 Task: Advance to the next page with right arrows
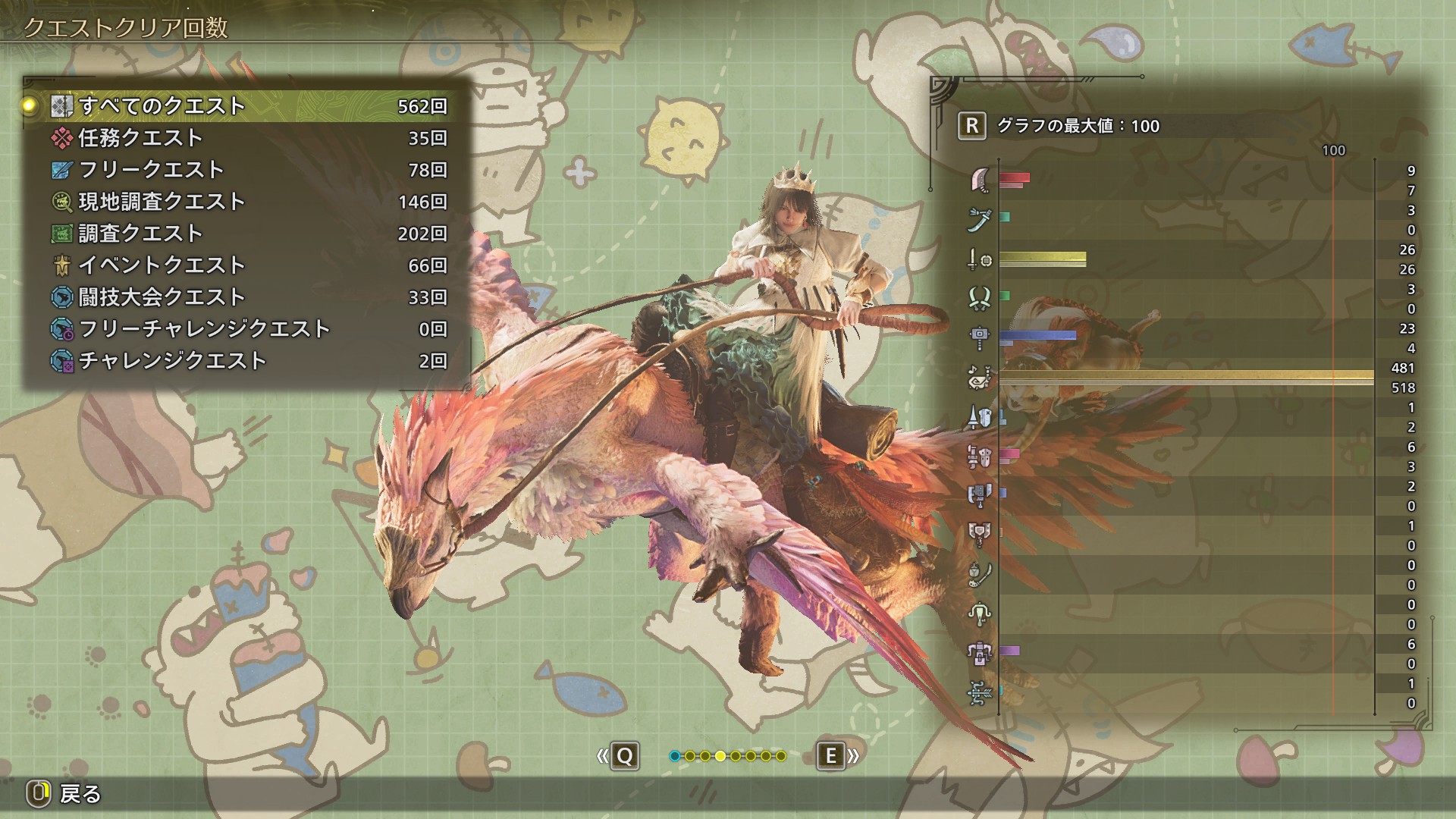click(837, 756)
